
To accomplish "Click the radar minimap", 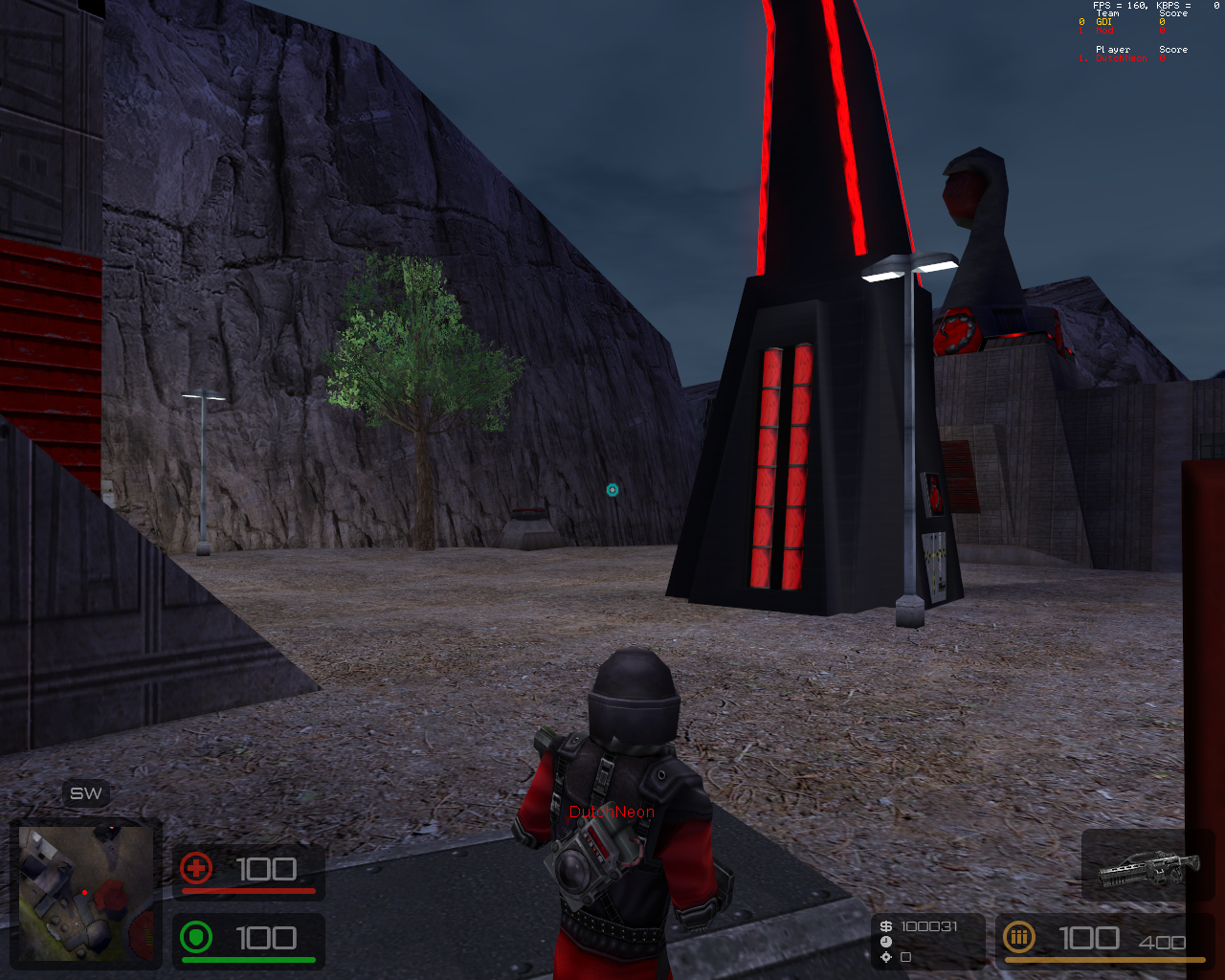I will point(85,893).
